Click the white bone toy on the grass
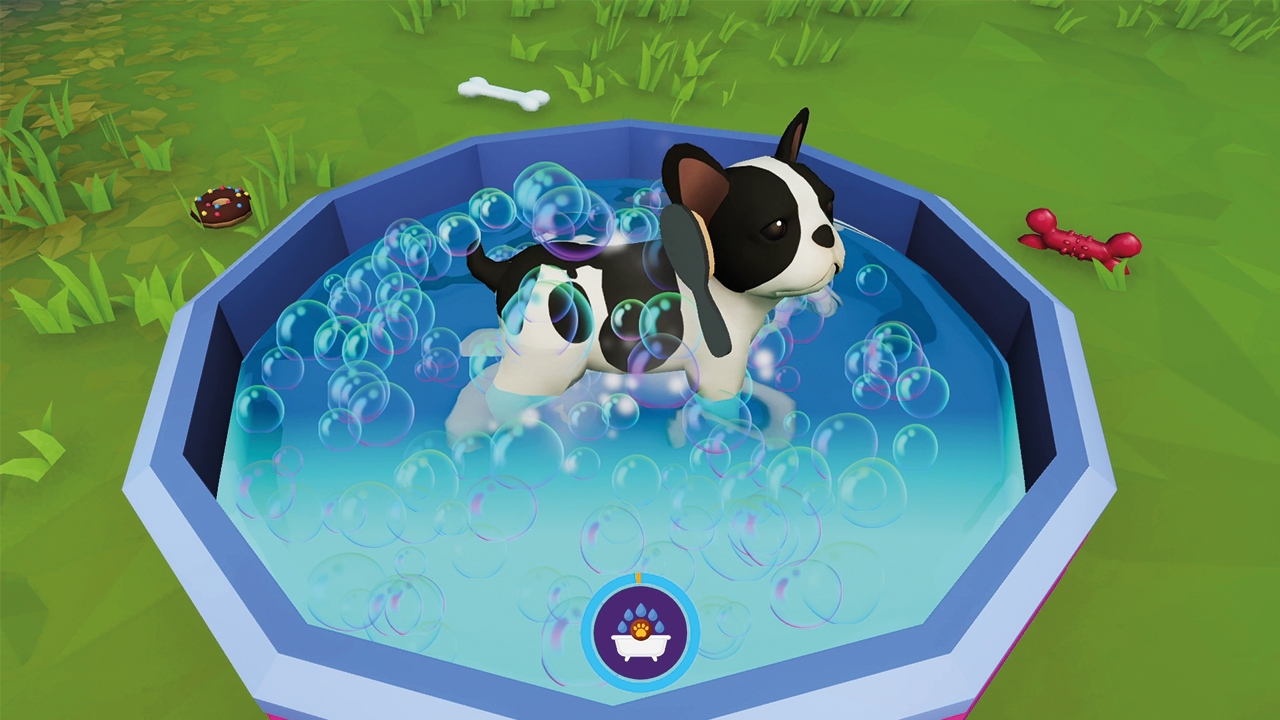1280x720 pixels. coord(505,95)
